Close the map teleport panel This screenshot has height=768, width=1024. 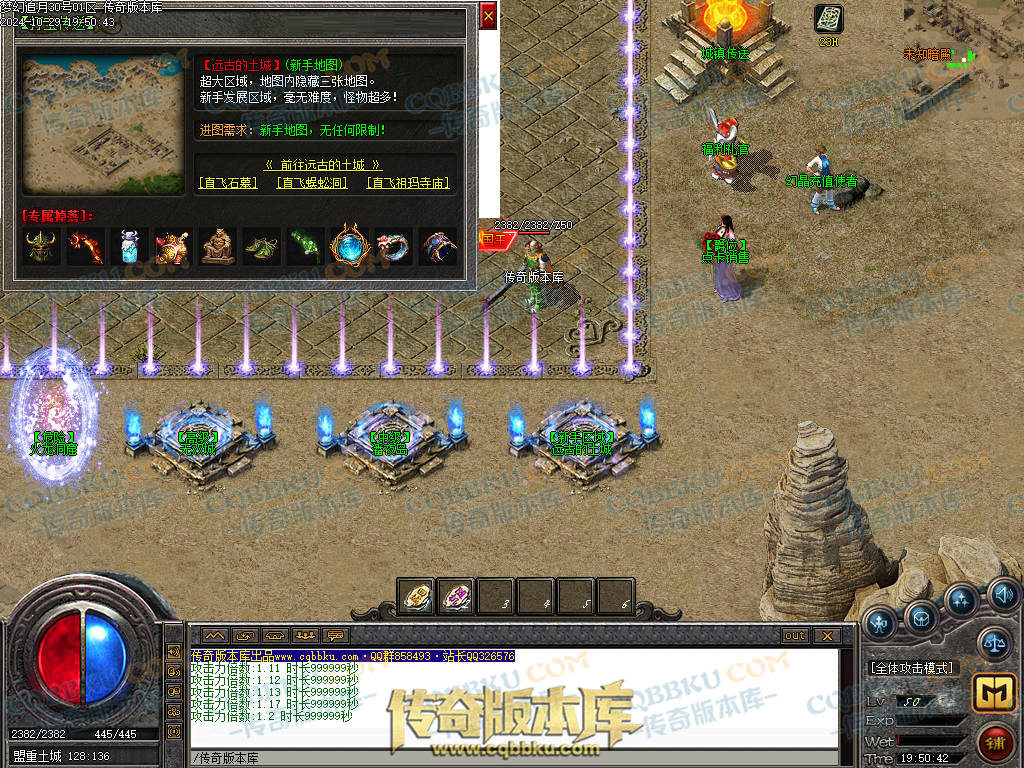[488, 16]
